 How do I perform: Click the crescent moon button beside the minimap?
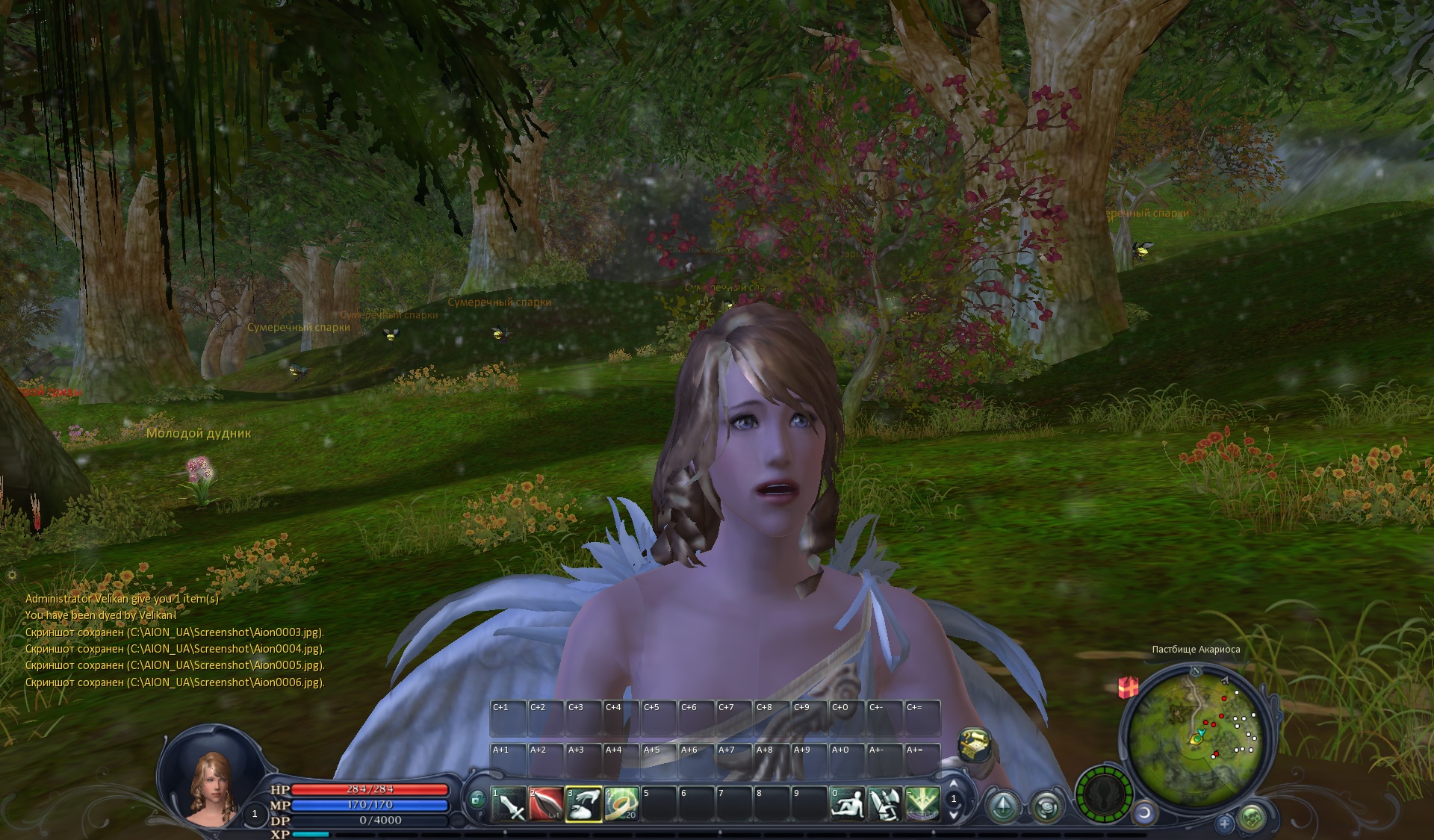point(1143,812)
